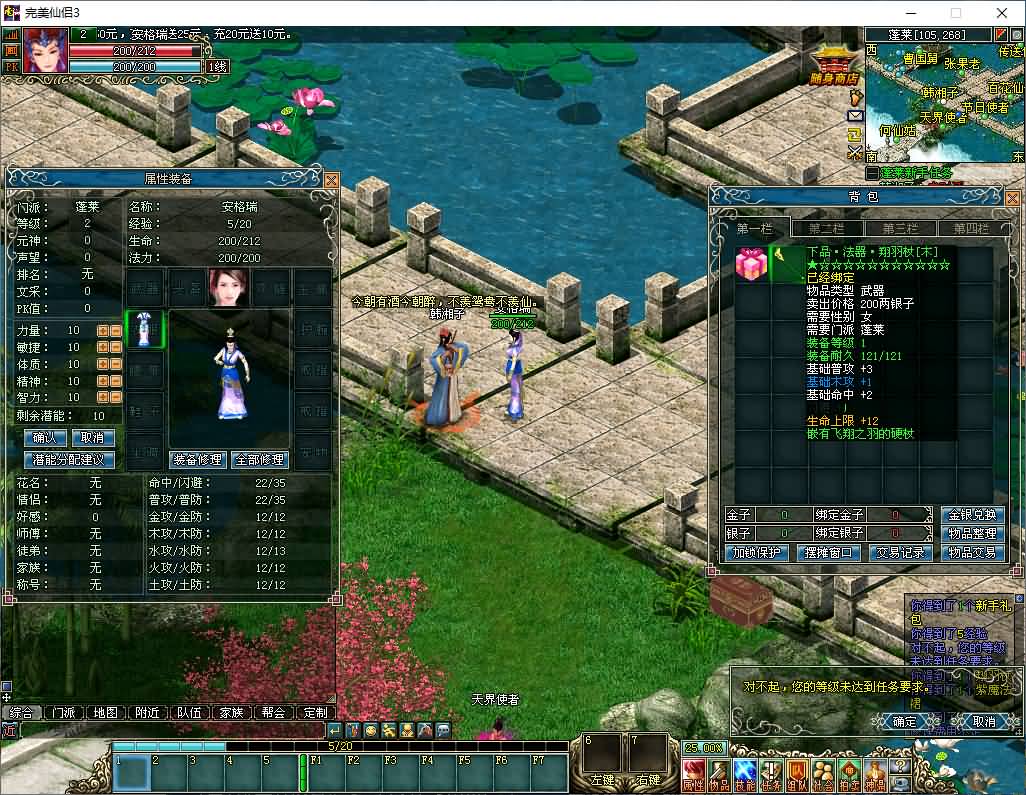Click the 物品整理 sort items button
1026x795 pixels.
[x=972, y=534]
